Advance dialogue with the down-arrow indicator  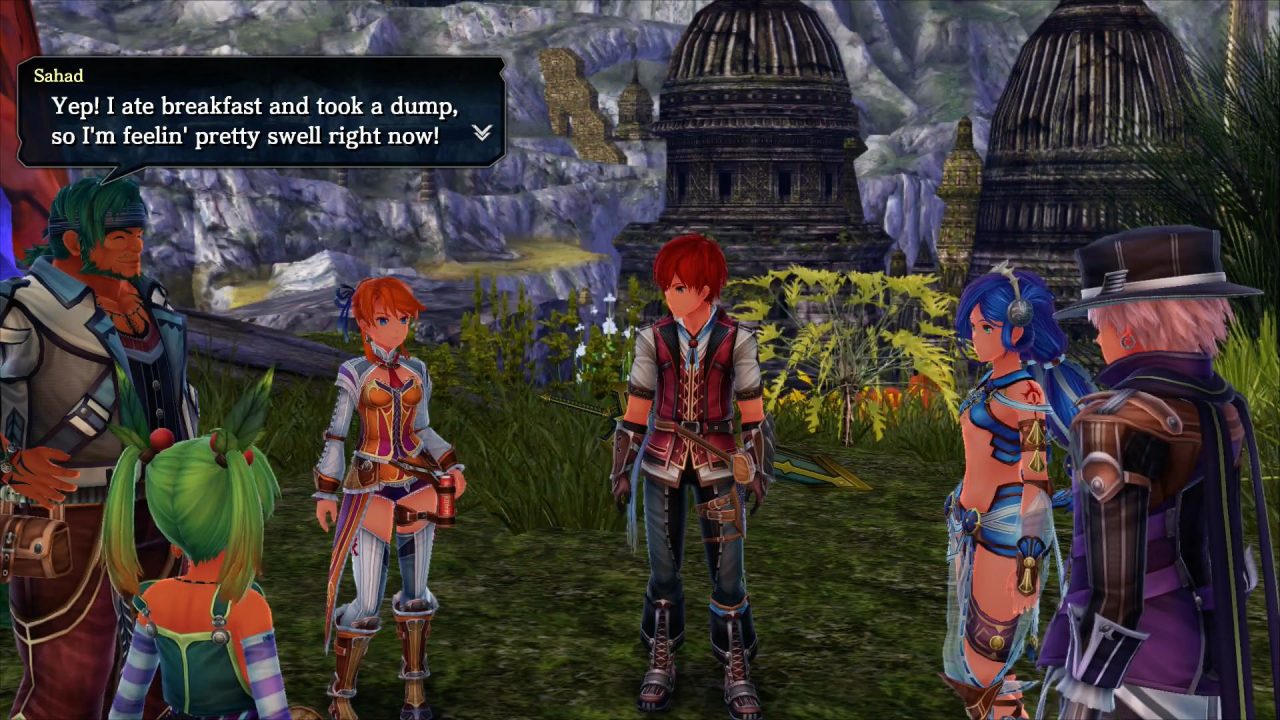pos(482,133)
